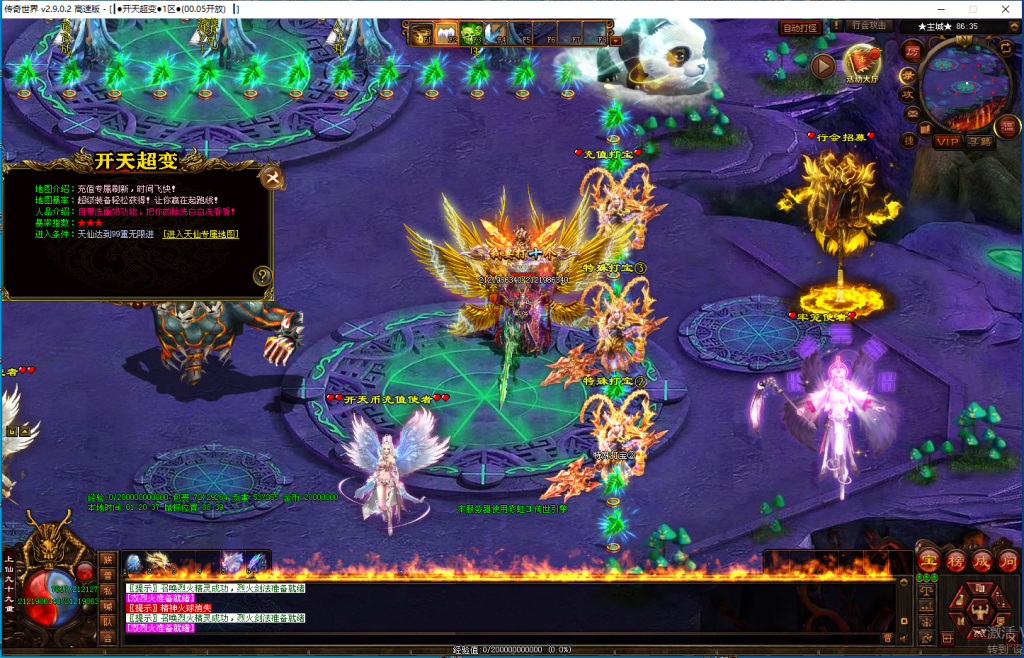Switch to 私 private chat channel
The height and width of the screenshot is (658, 1024).
click(107, 590)
